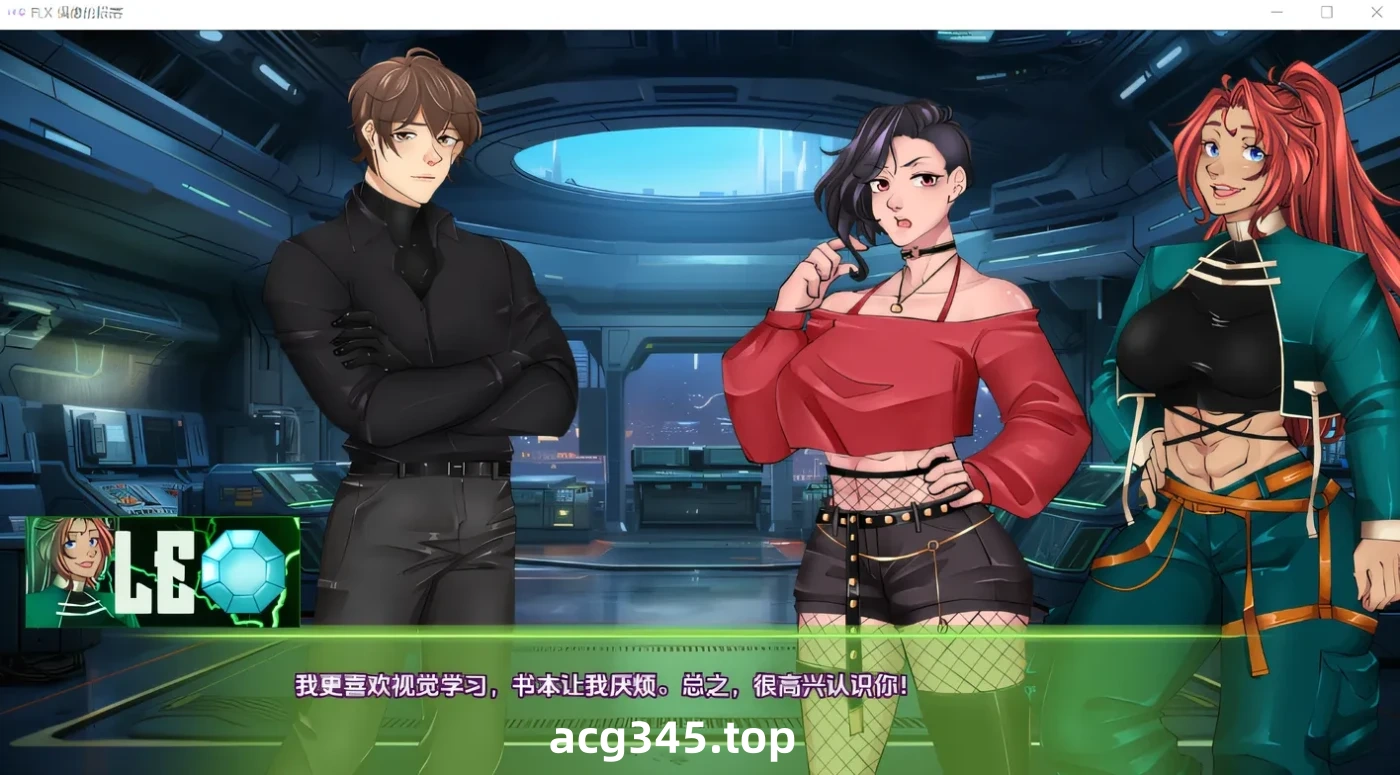Click the empty area of the title bar
1400x775 pixels.
tap(700, 12)
